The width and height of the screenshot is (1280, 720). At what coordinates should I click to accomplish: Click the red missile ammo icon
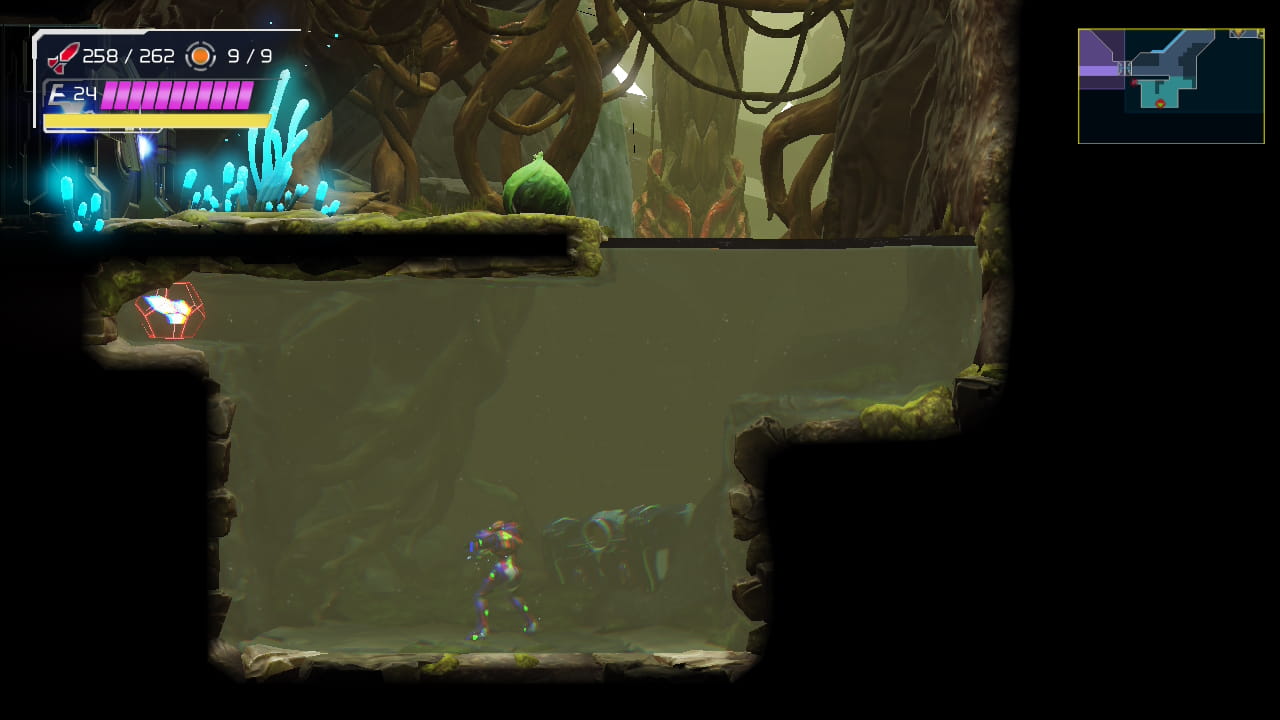point(63,56)
